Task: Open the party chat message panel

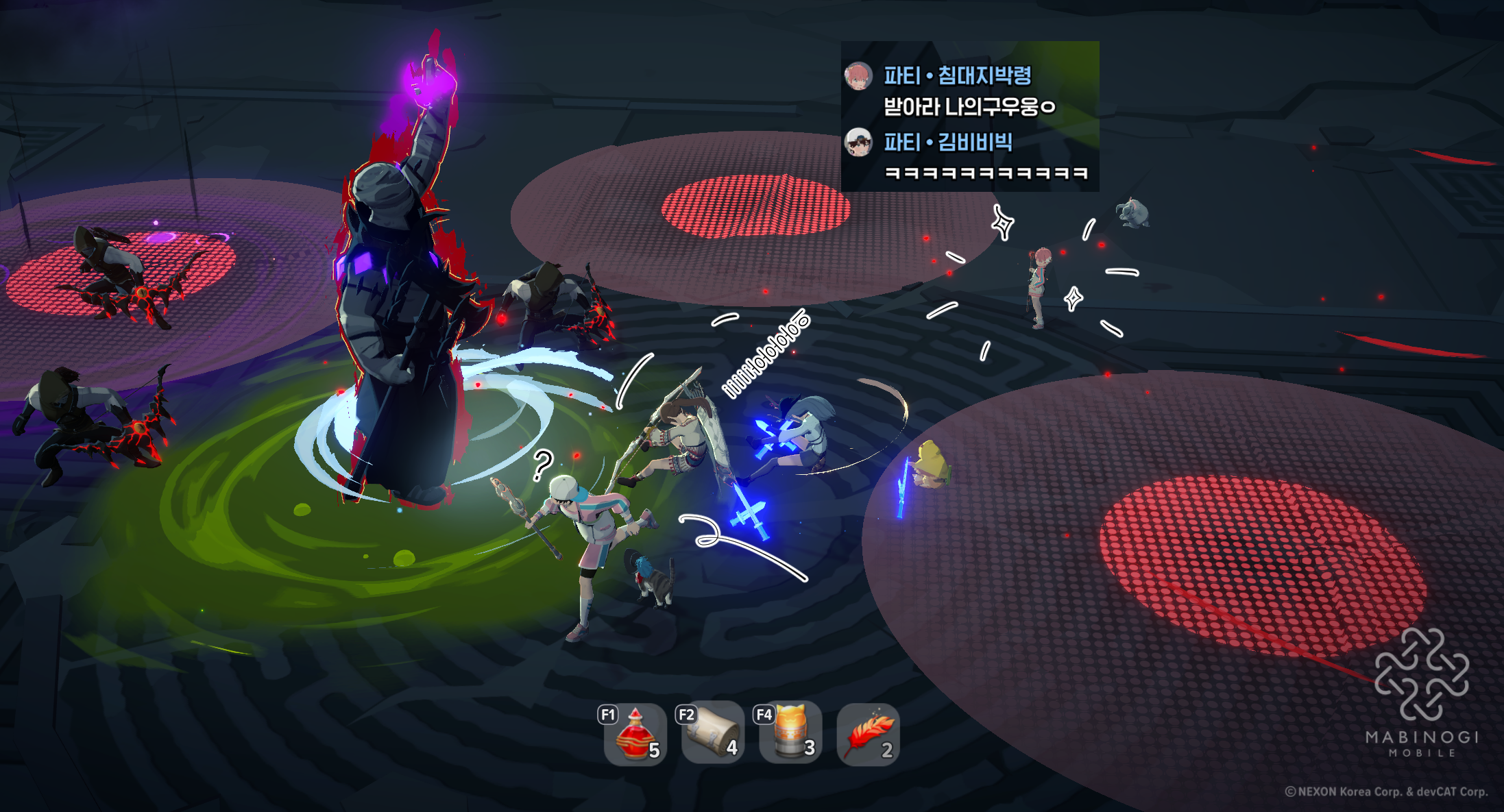Action: pyautogui.click(x=969, y=116)
